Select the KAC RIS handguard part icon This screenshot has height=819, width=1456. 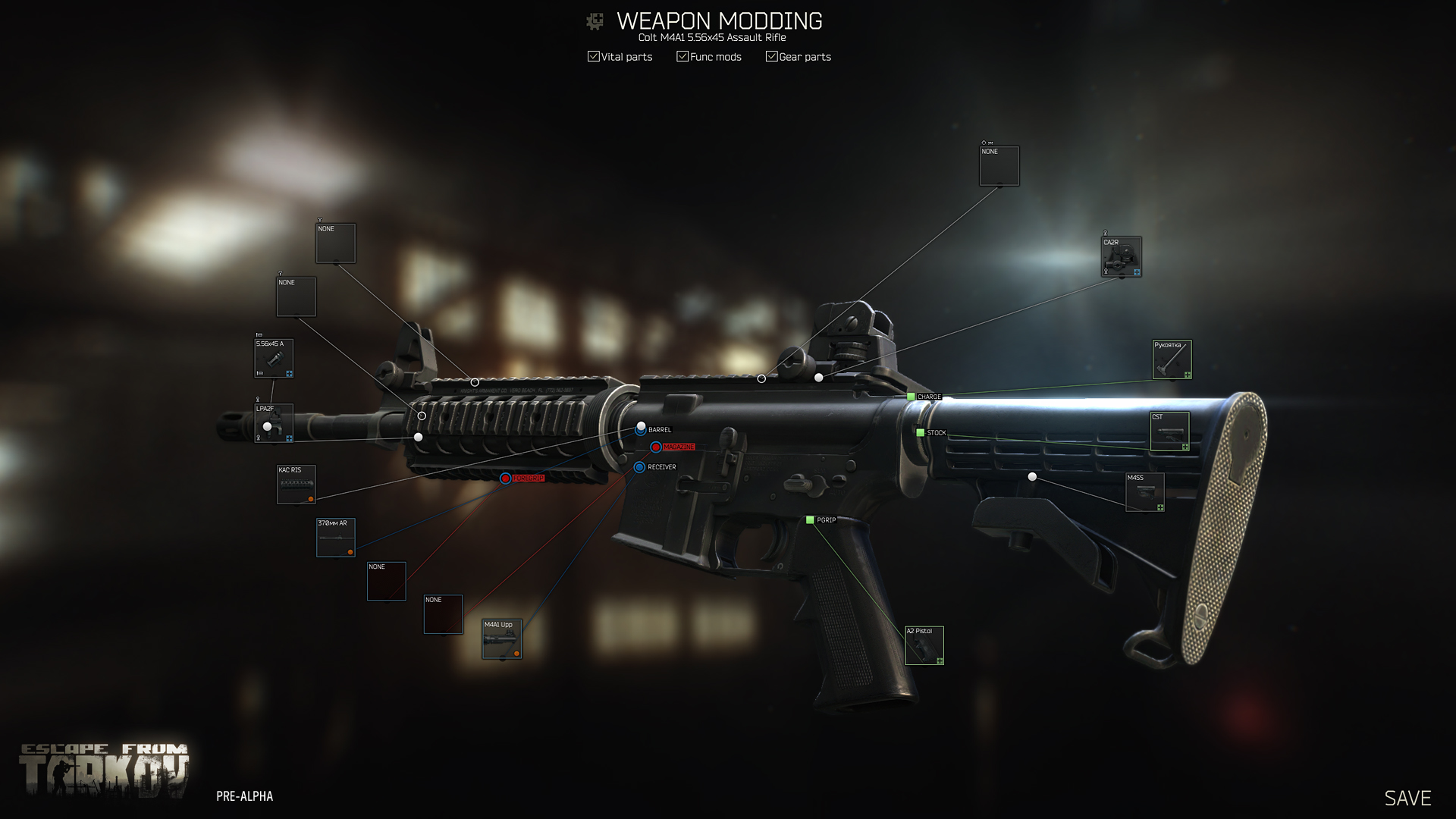point(295,483)
